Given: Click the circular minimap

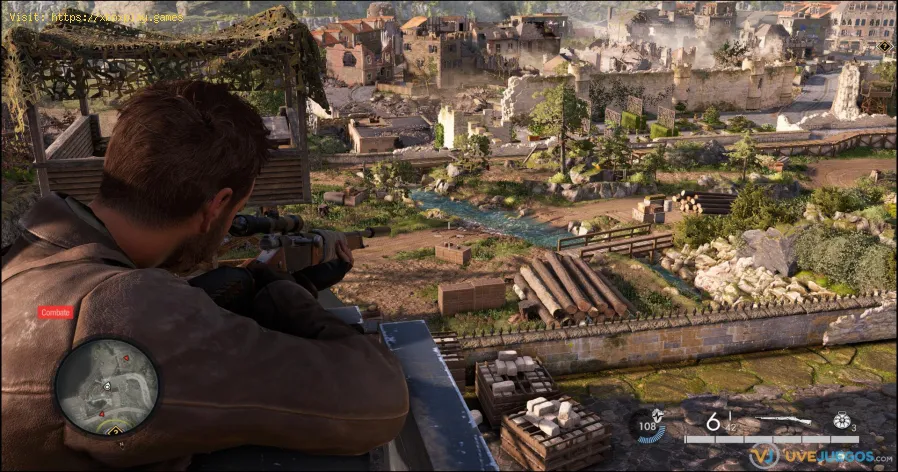Looking at the screenshot, I should pos(106,386).
